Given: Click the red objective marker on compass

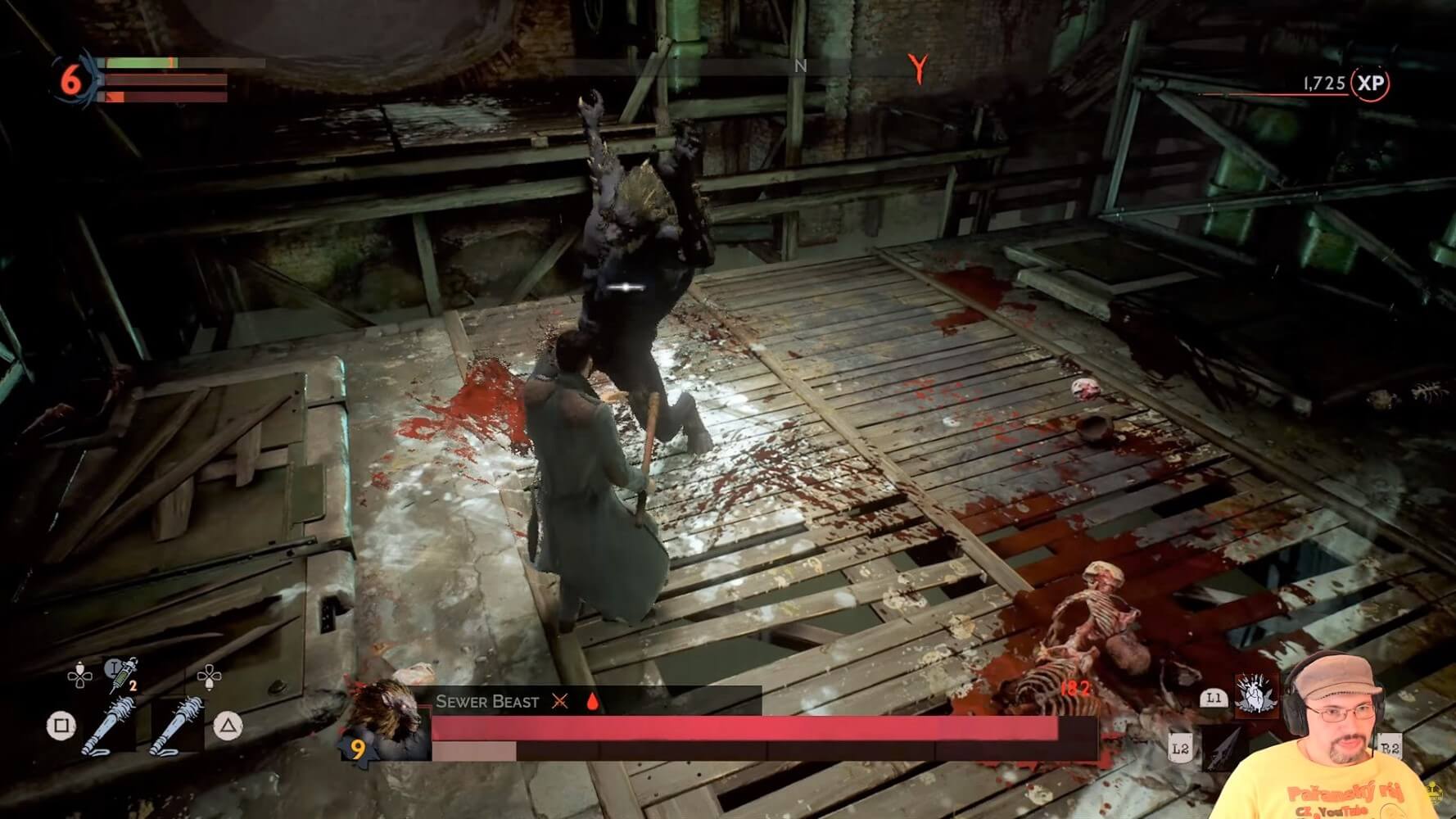Looking at the screenshot, I should [x=919, y=69].
